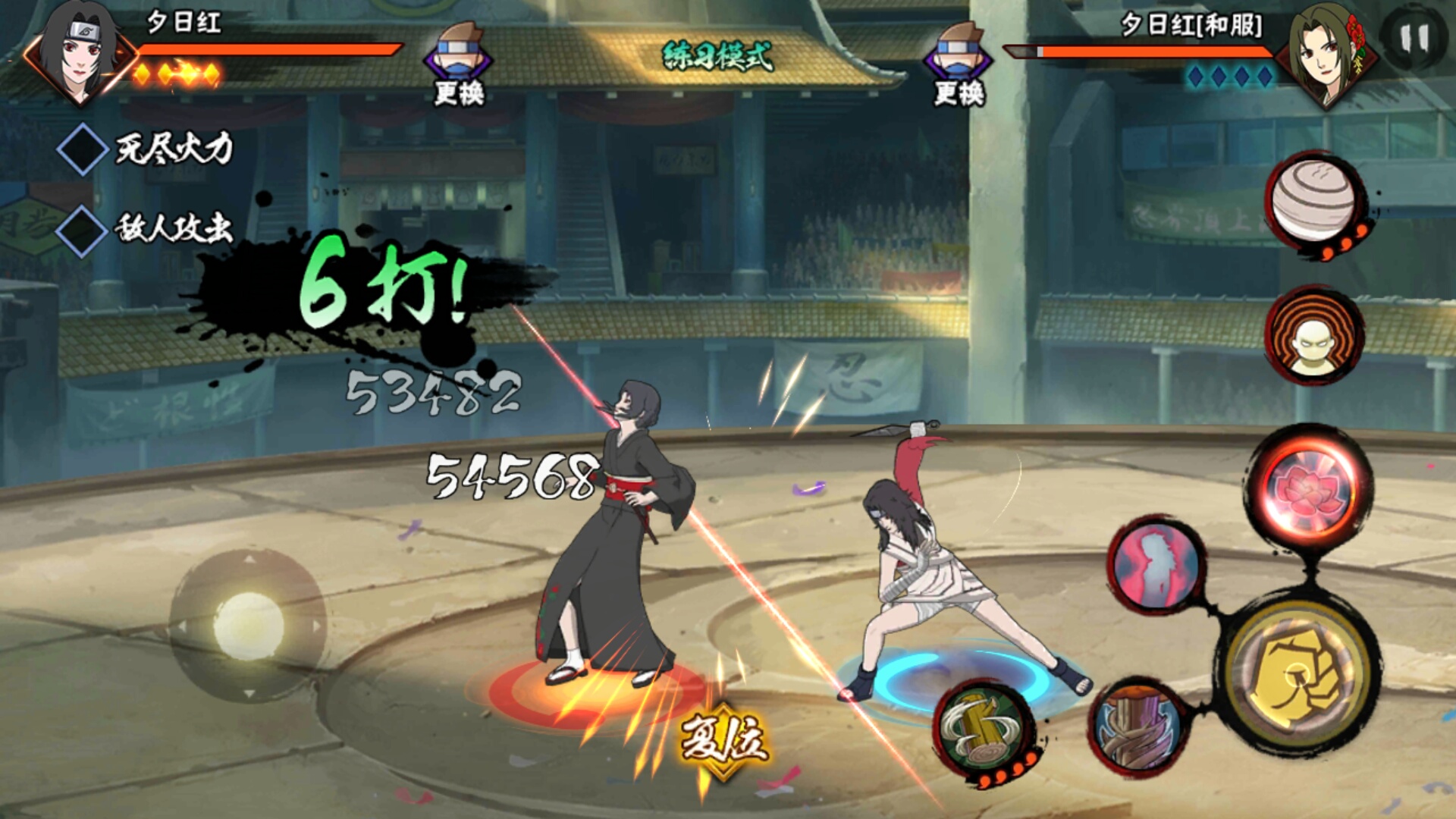Change the opponent character with 更换
Image resolution: width=1456 pixels, height=819 pixels.
click(959, 64)
